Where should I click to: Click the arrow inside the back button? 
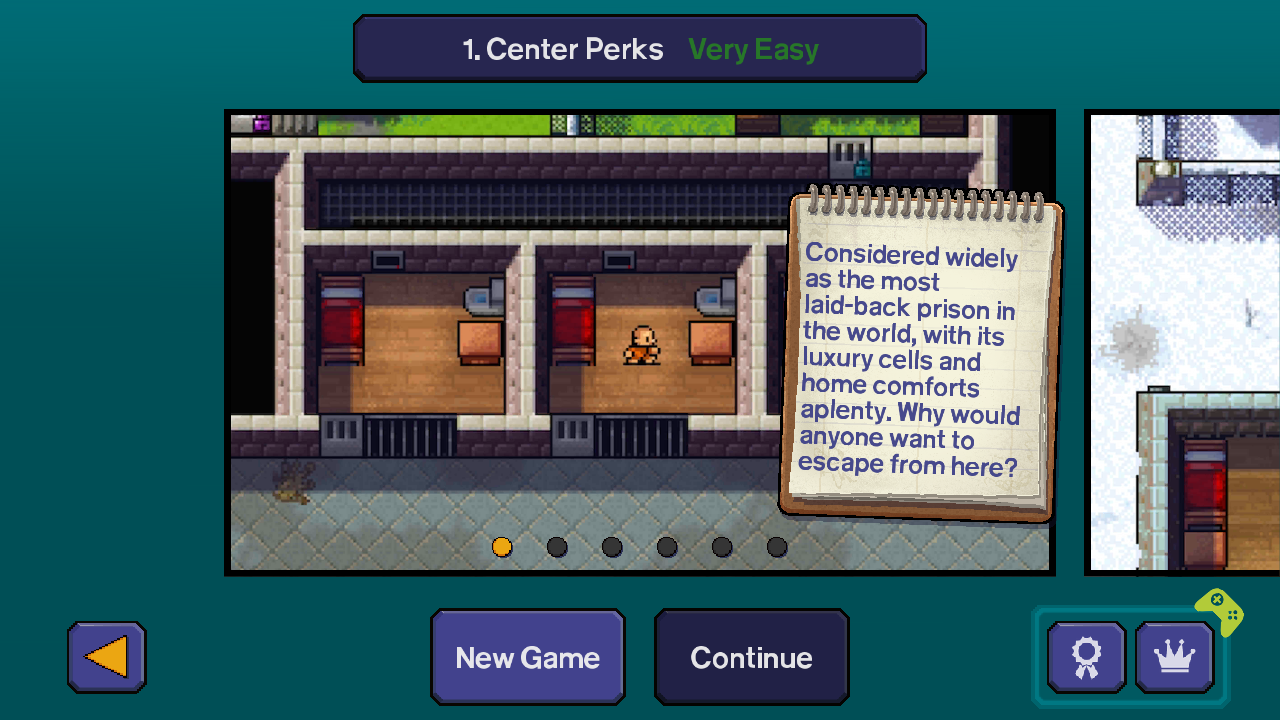106,657
